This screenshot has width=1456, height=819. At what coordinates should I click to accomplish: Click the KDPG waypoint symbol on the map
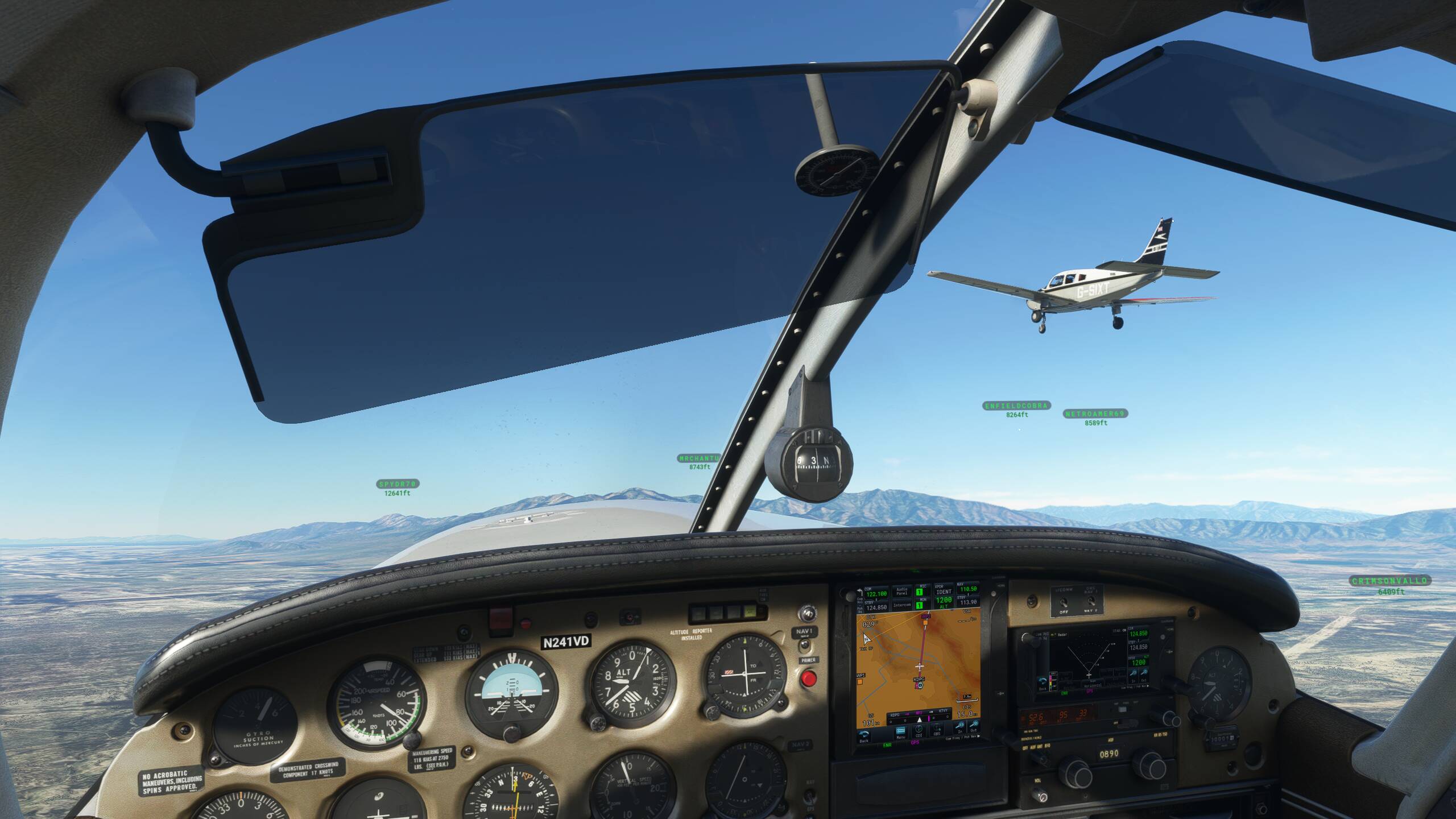pyautogui.click(x=920, y=685)
